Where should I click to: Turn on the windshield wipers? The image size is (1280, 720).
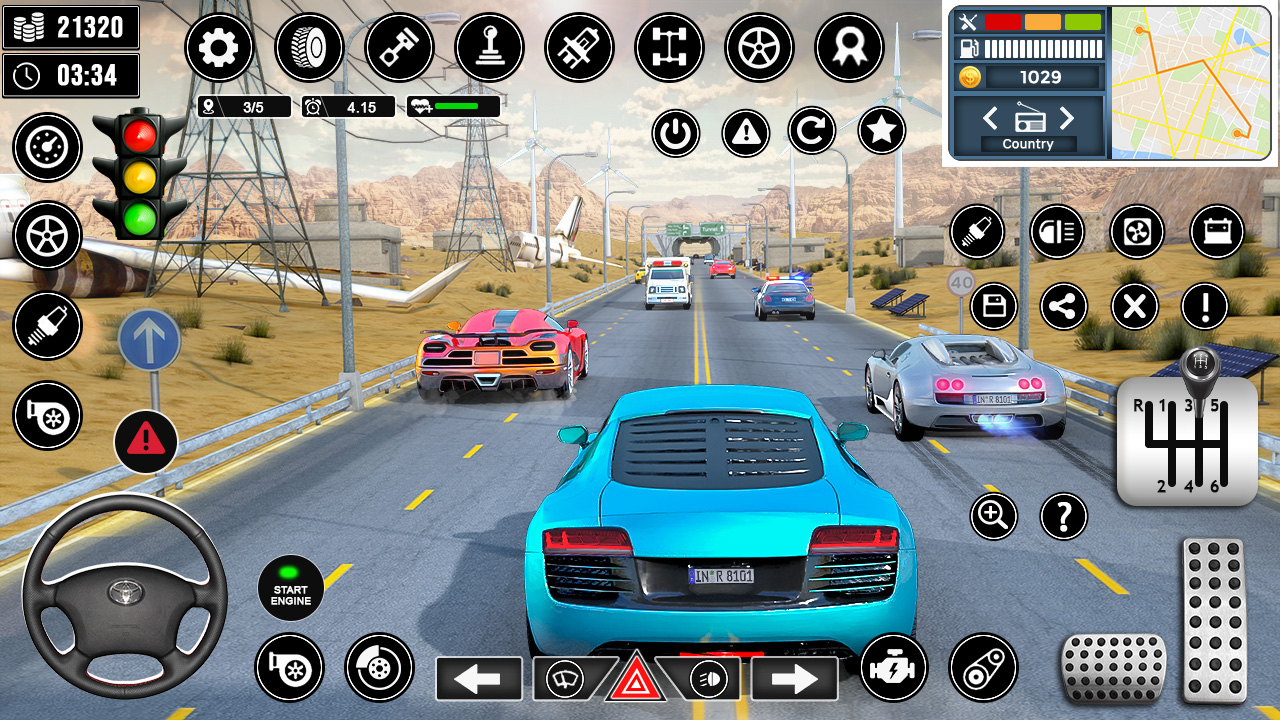point(566,680)
